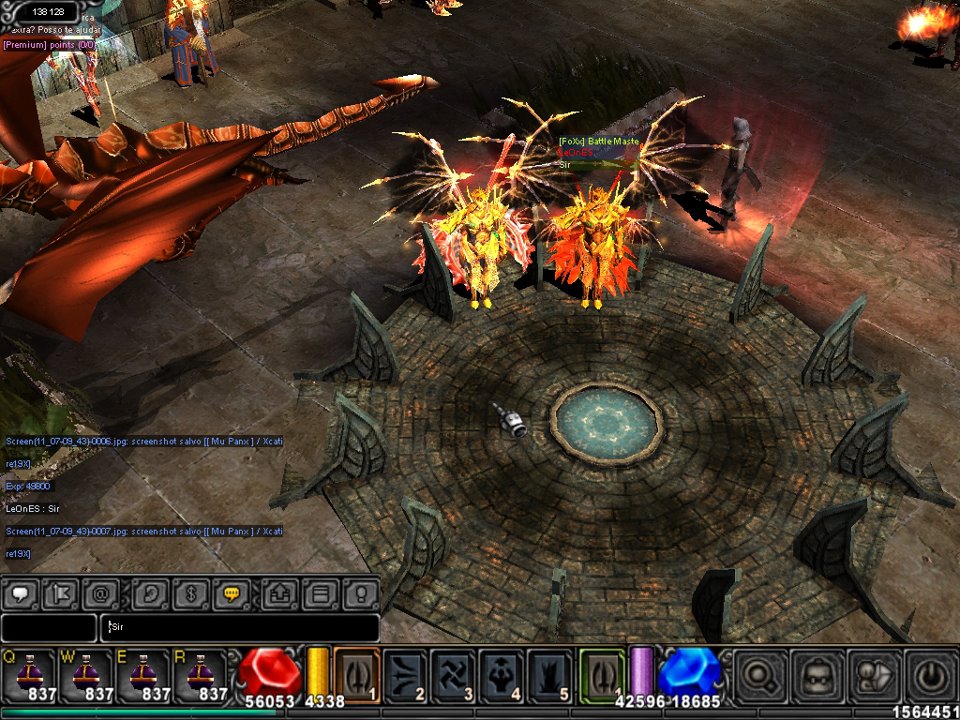Activate the swirl skill in slot 3
The width and height of the screenshot is (960, 720).
click(454, 673)
